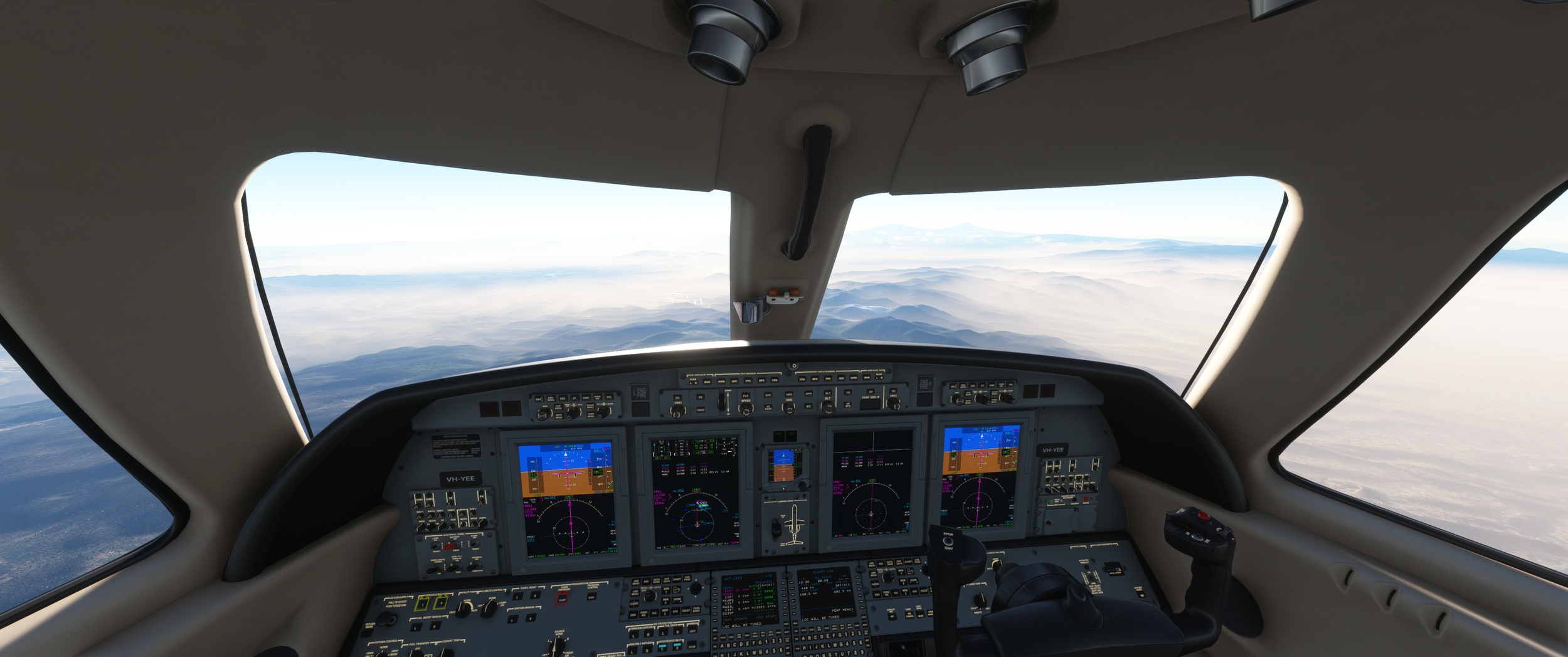Viewport: 1568px width, 657px height.
Task: Enable the 1/2 BANK button
Action: click(x=768, y=408)
